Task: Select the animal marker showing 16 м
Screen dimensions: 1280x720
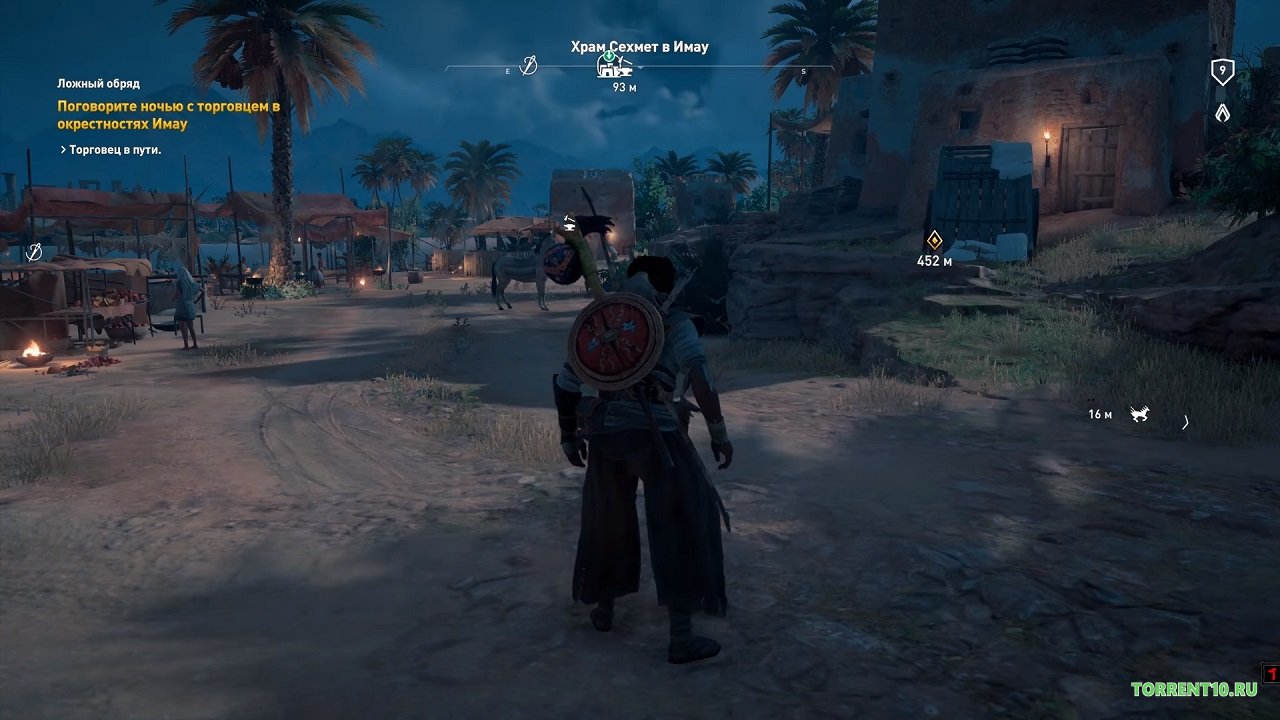Action: [1139, 414]
